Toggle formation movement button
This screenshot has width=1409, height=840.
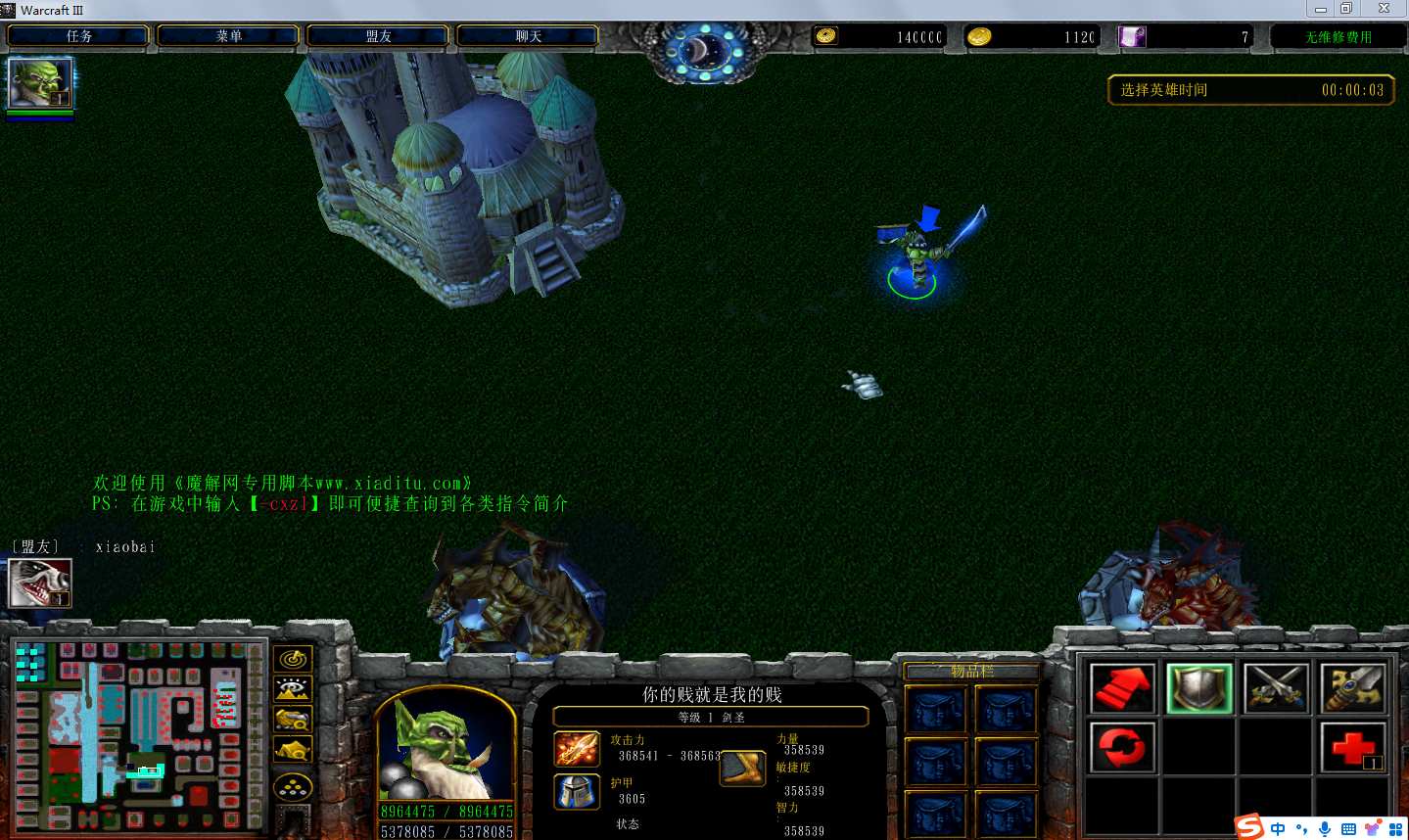click(293, 787)
